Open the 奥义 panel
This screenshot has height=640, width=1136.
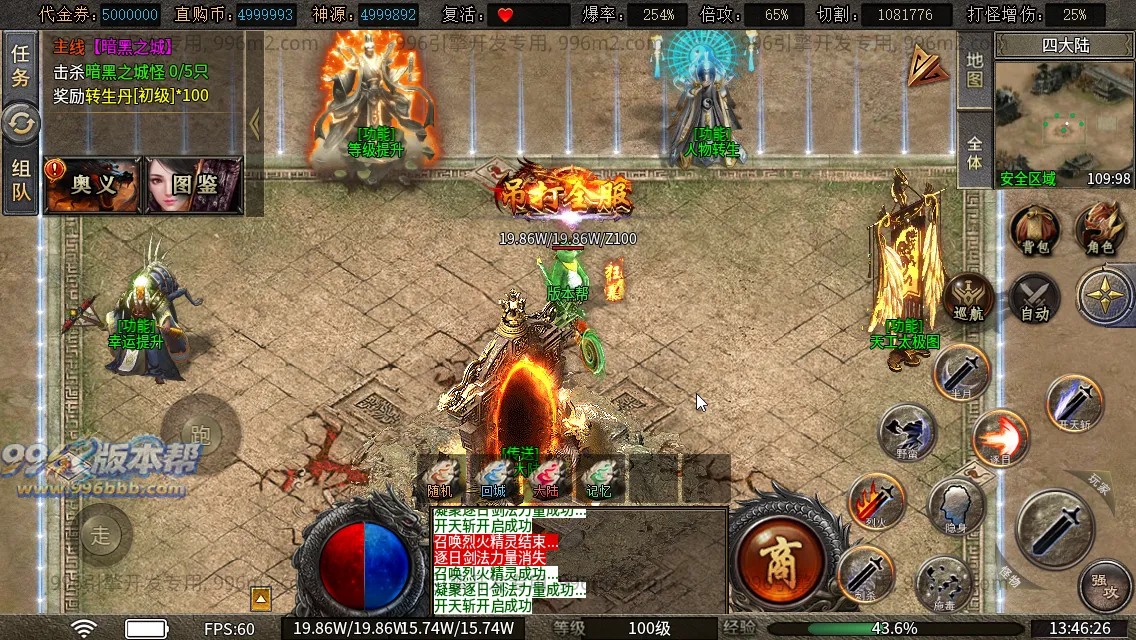point(93,185)
